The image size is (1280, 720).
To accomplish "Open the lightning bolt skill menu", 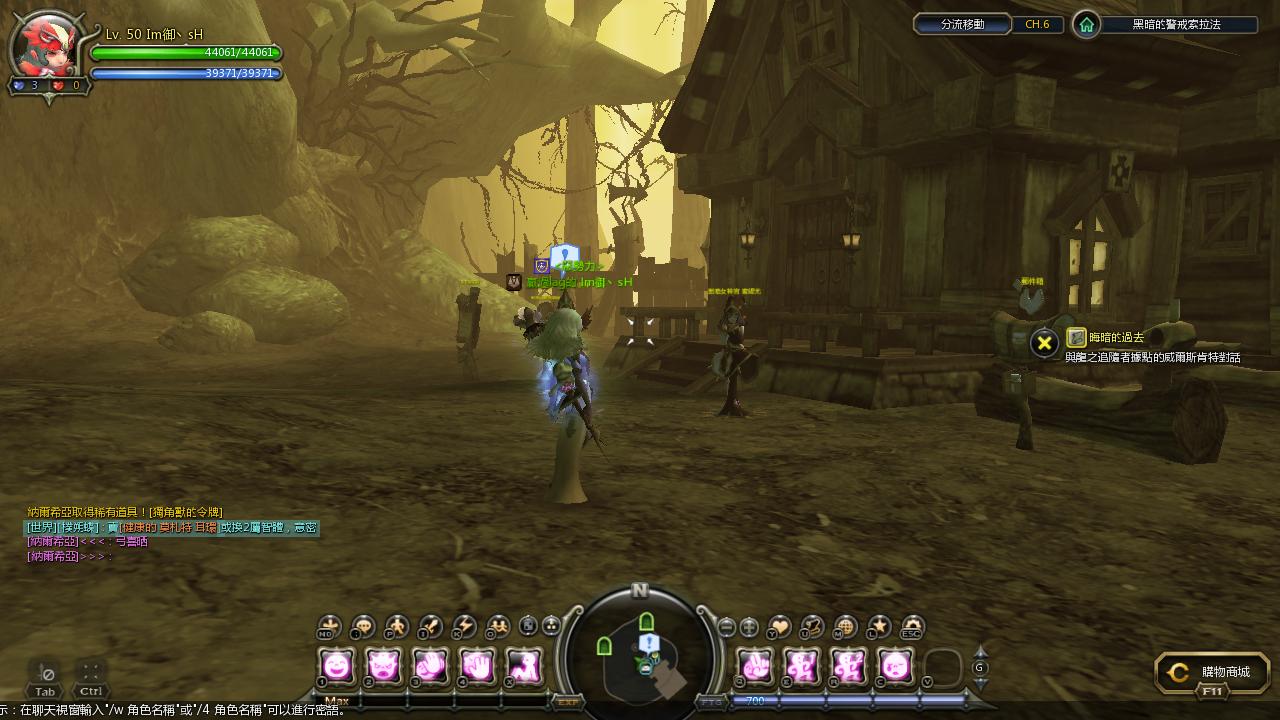I will [x=464, y=627].
